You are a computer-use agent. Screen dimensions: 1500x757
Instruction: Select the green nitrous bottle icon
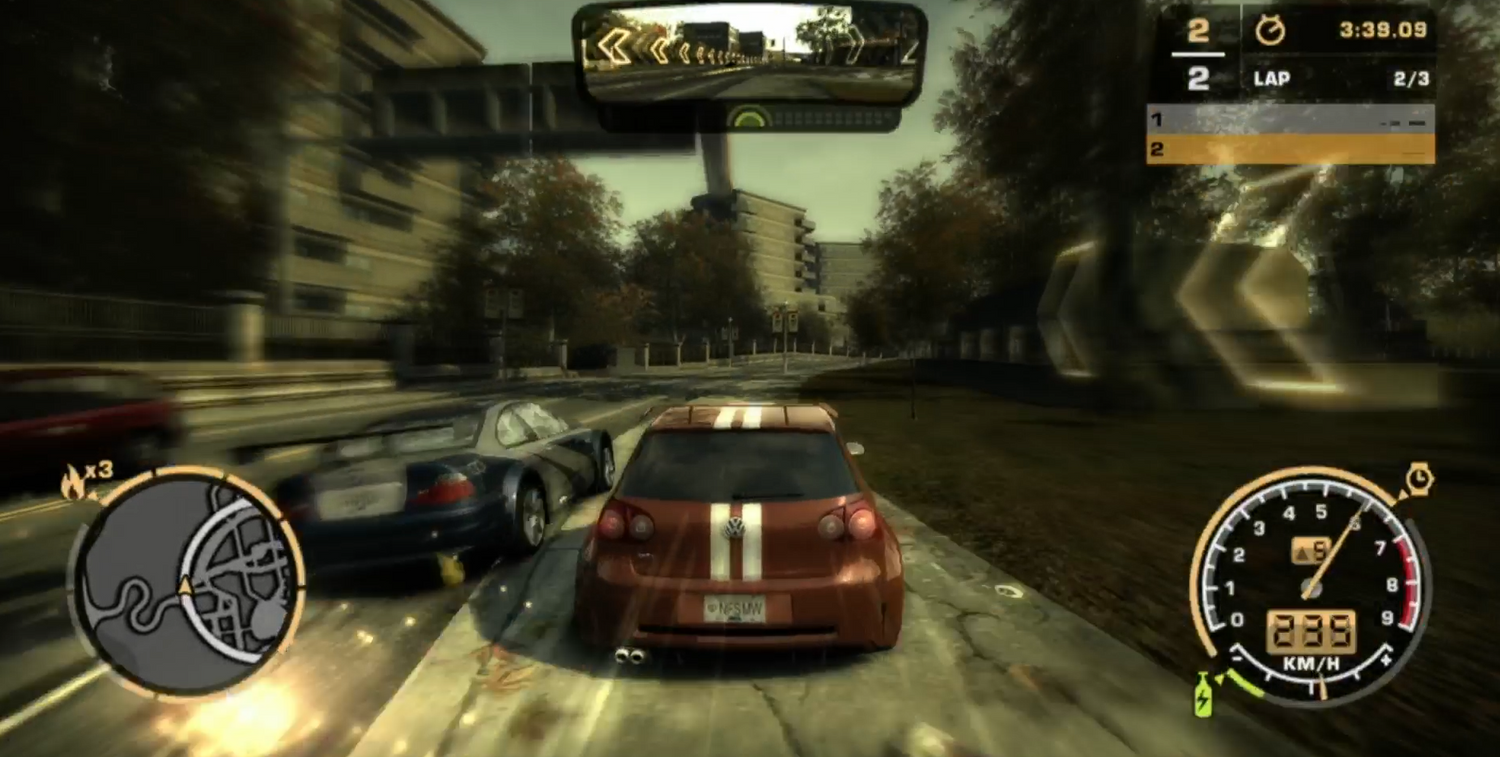coord(1203,695)
